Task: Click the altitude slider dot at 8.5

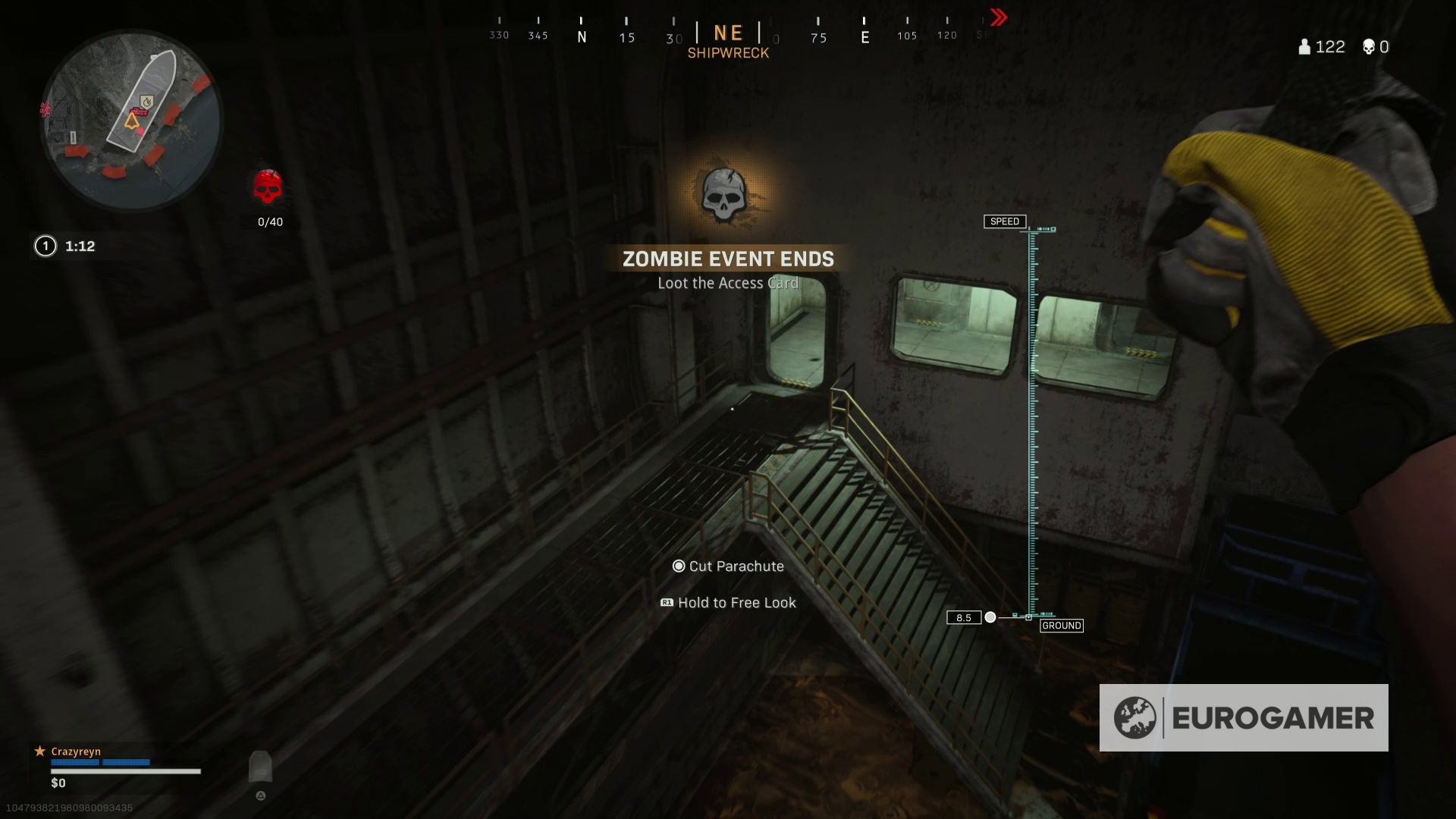Action: pyautogui.click(x=991, y=617)
